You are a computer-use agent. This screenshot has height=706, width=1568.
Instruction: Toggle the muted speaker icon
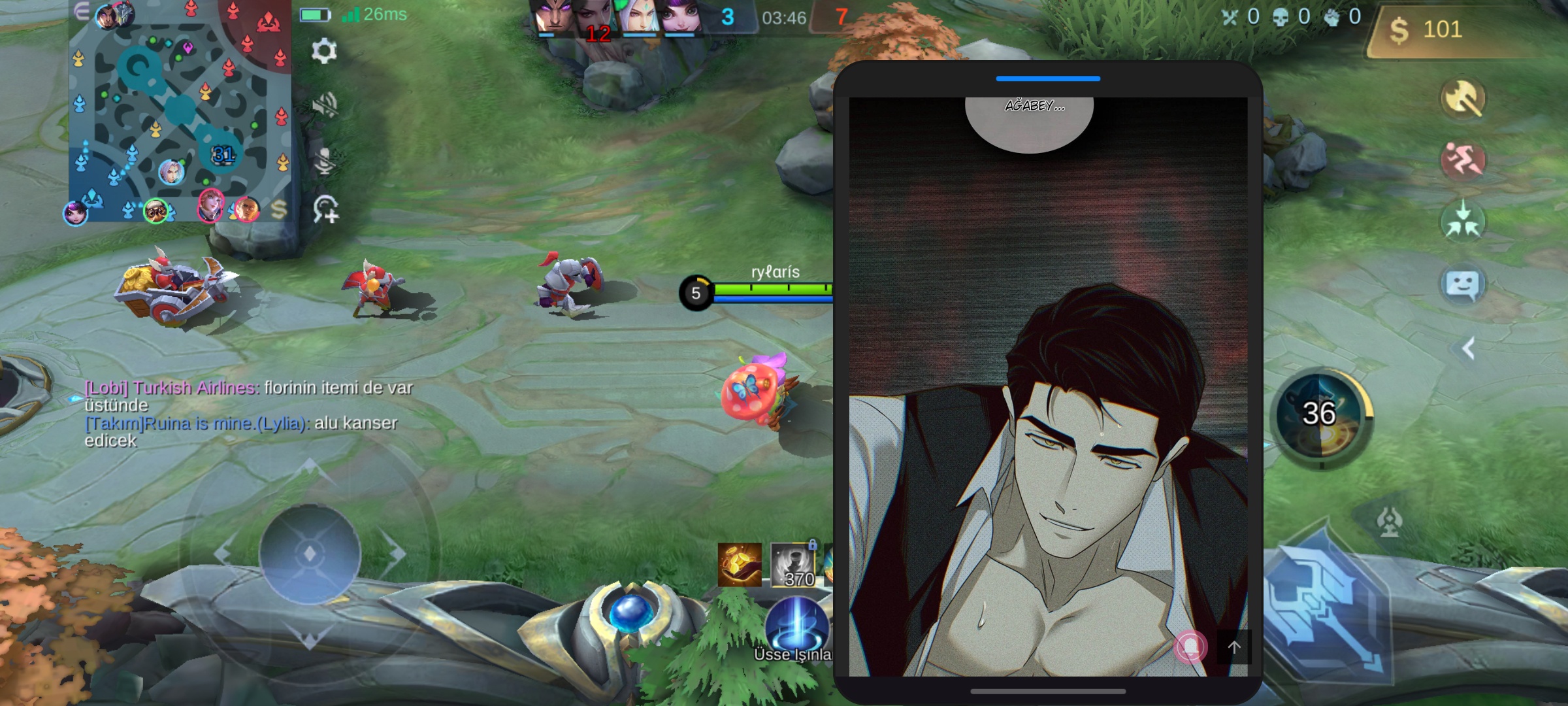[x=325, y=105]
